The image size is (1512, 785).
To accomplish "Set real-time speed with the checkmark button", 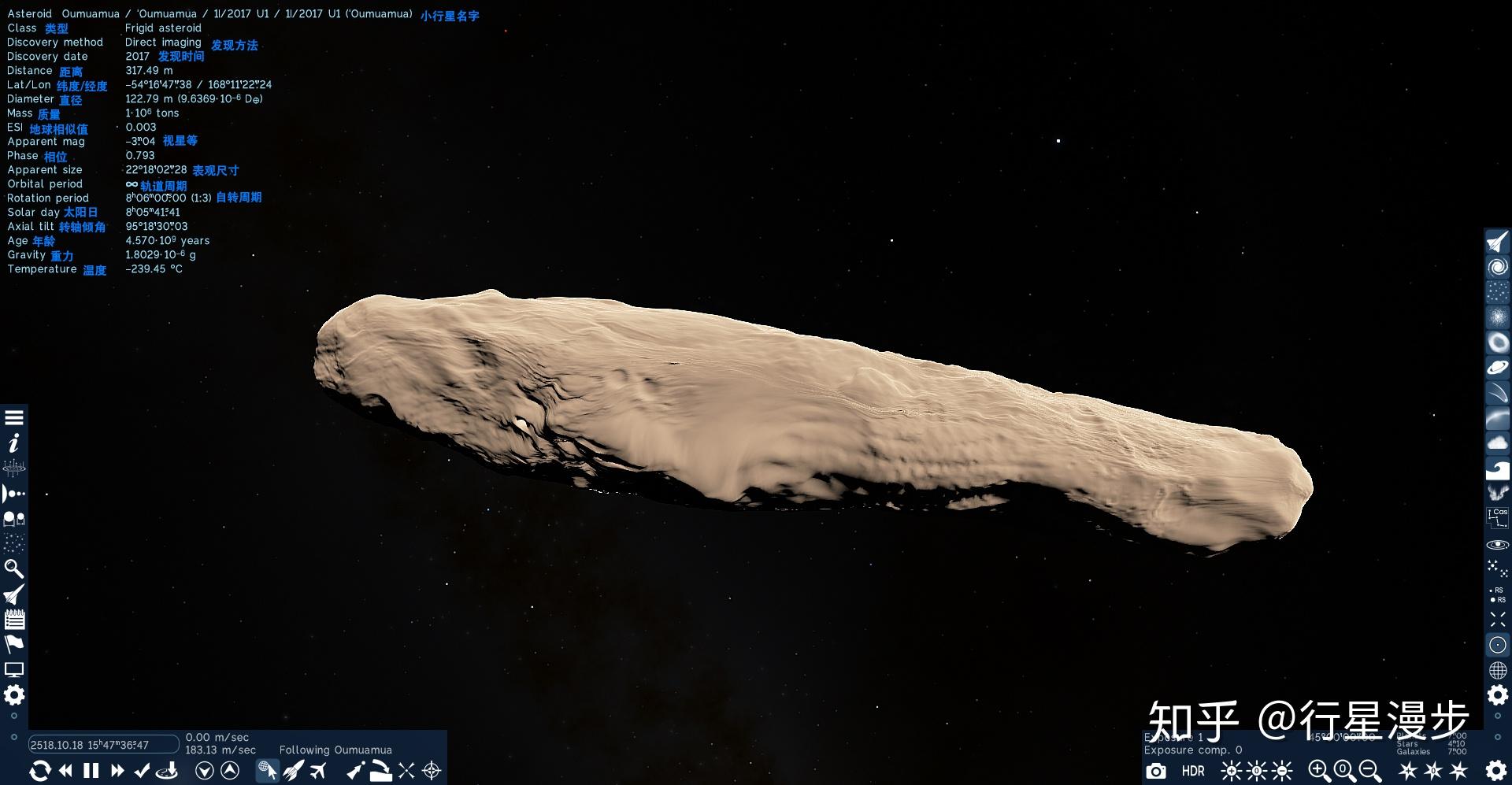I will point(143,771).
